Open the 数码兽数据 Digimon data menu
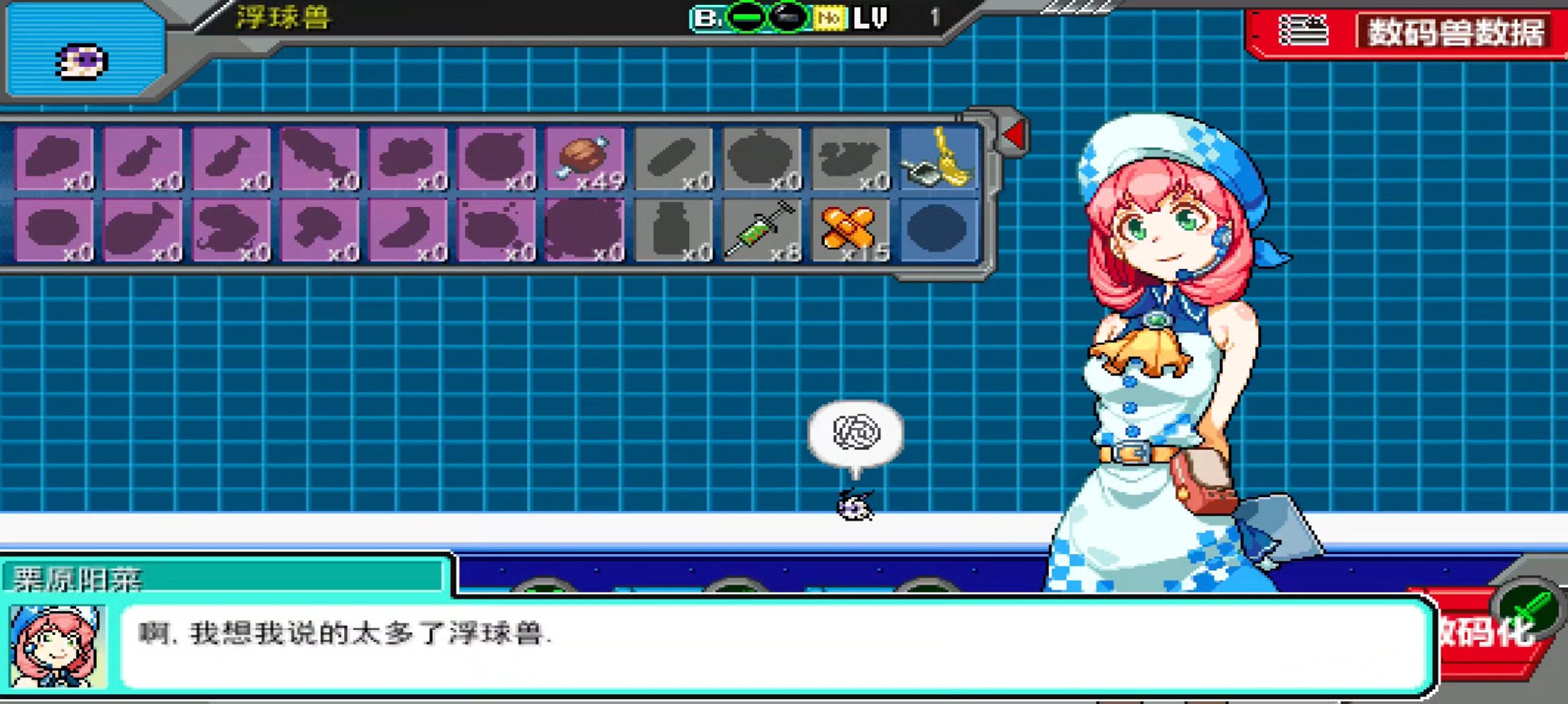 point(1409,32)
